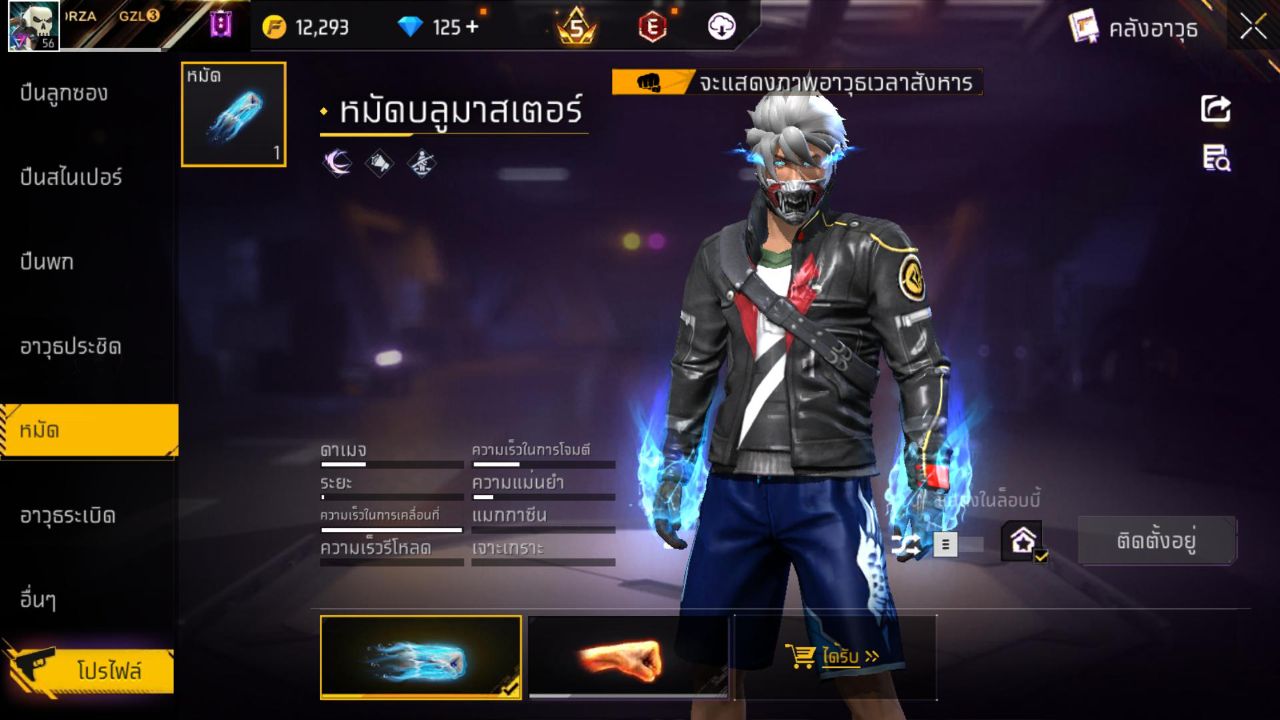
Task: Click the cloud download icon in top bar
Action: (x=720, y=27)
